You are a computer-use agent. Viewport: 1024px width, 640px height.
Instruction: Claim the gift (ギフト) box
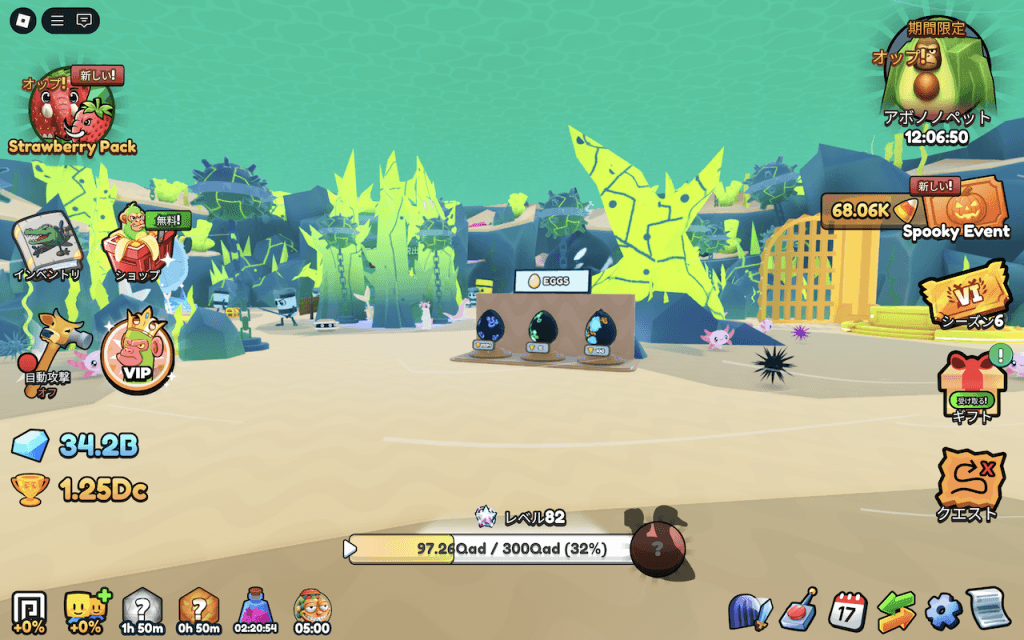click(x=967, y=386)
